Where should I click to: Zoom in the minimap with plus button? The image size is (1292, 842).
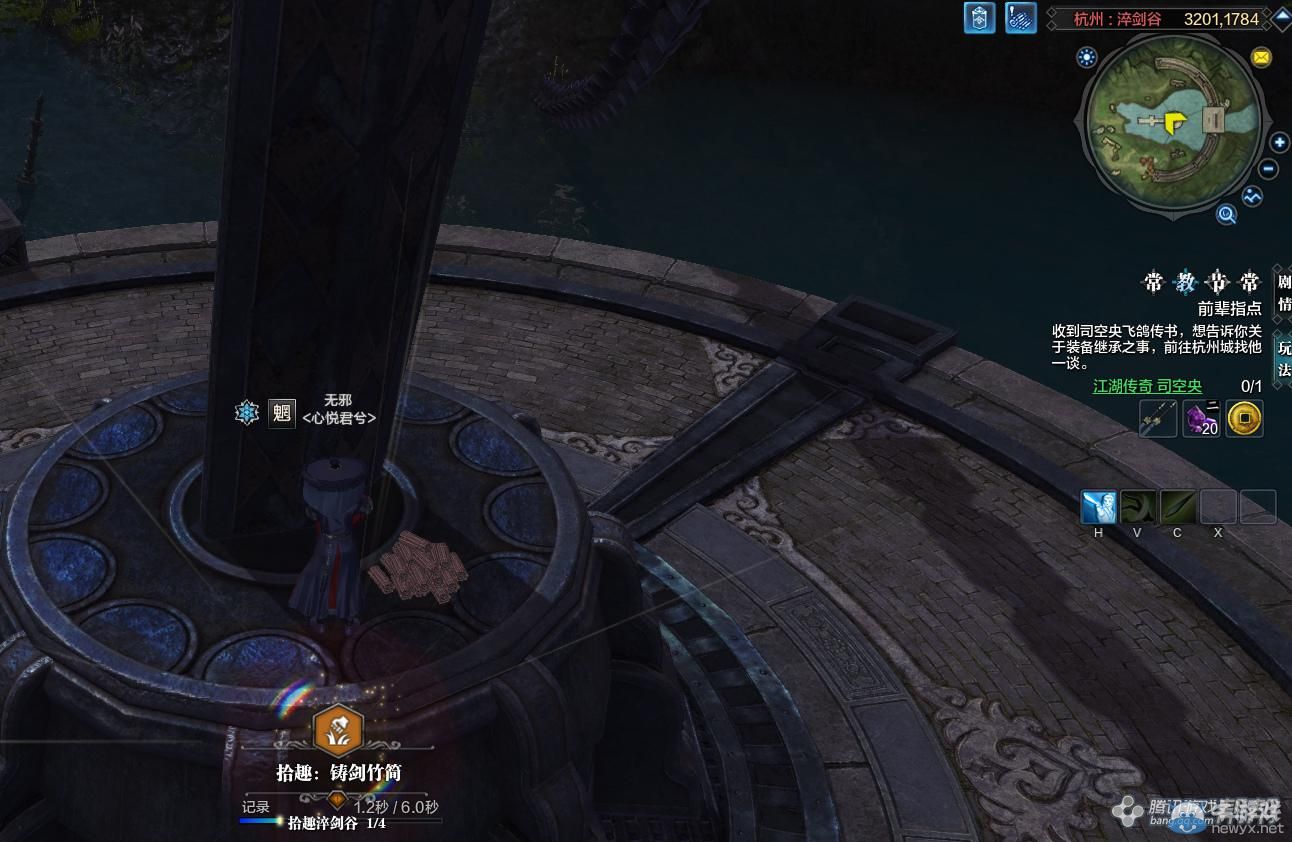(x=1278, y=143)
